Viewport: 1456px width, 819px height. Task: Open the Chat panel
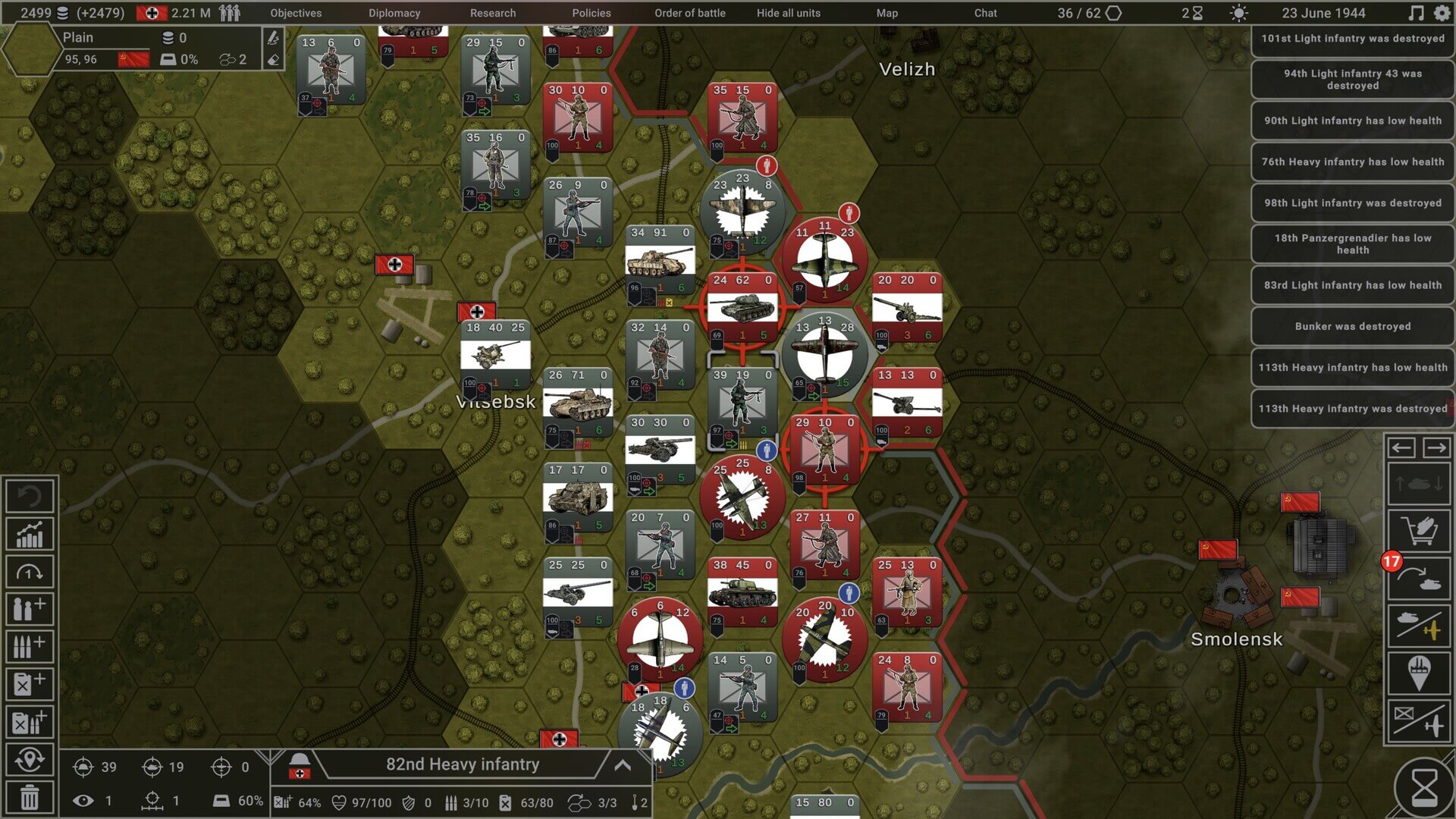click(x=986, y=13)
